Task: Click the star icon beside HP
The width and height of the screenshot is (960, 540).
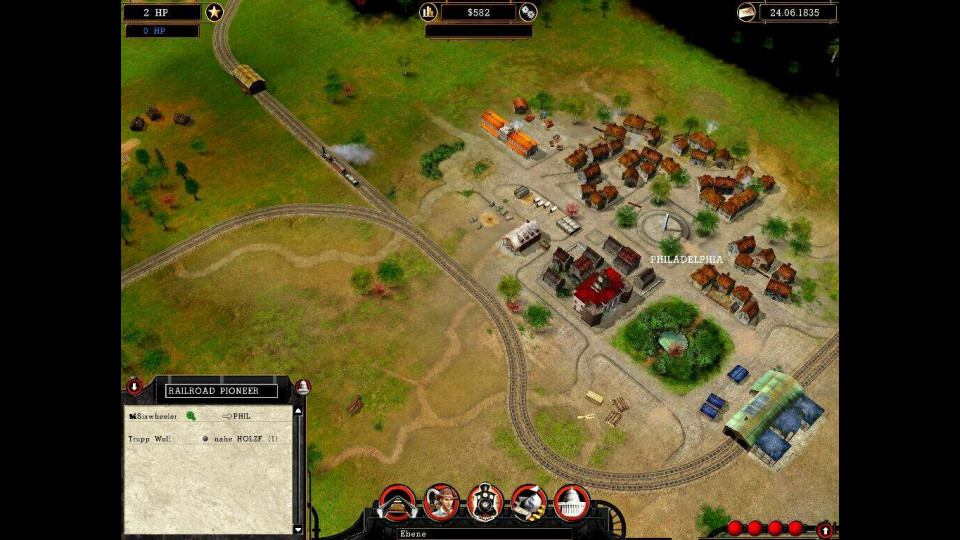Action: [214, 12]
